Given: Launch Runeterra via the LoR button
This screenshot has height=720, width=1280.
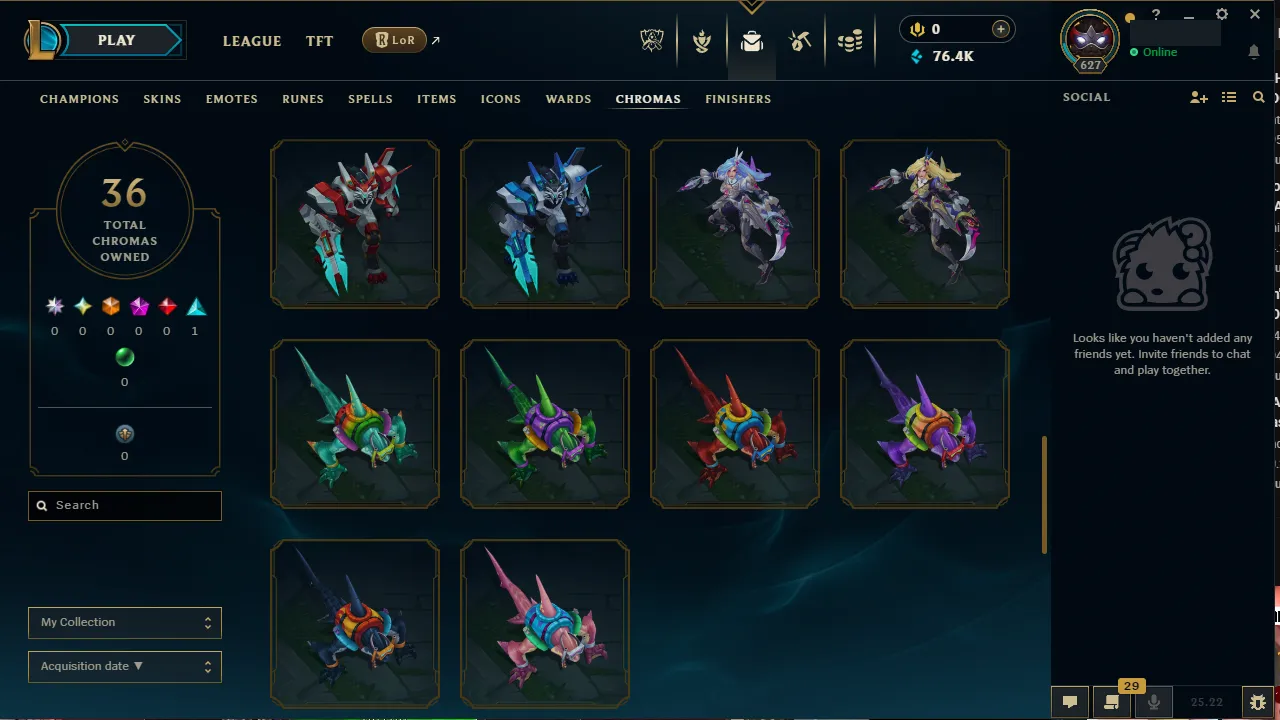Looking at the screenshot, I should pos(395,41).
